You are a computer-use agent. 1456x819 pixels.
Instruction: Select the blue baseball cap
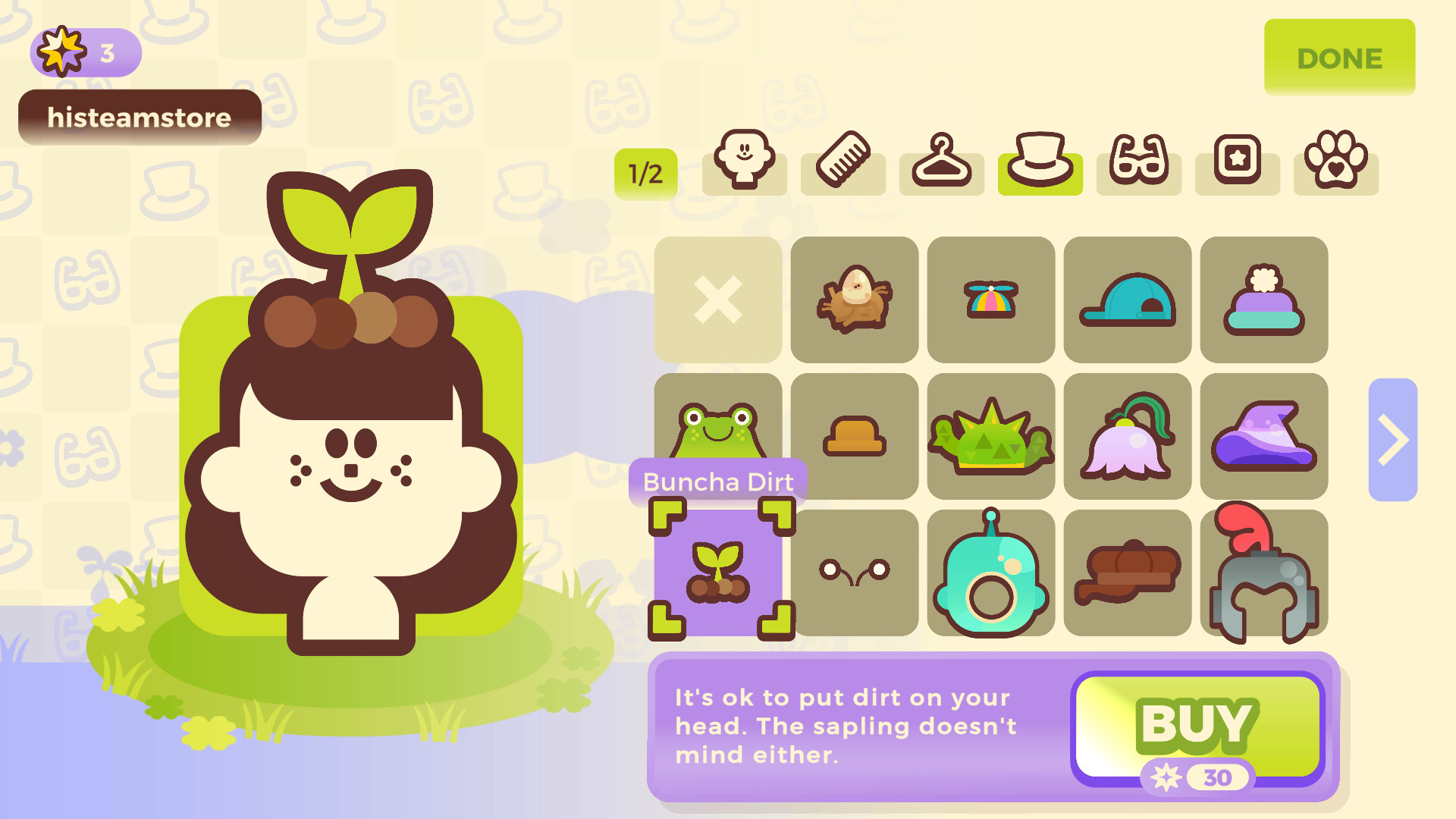[x=1127, y=299]
